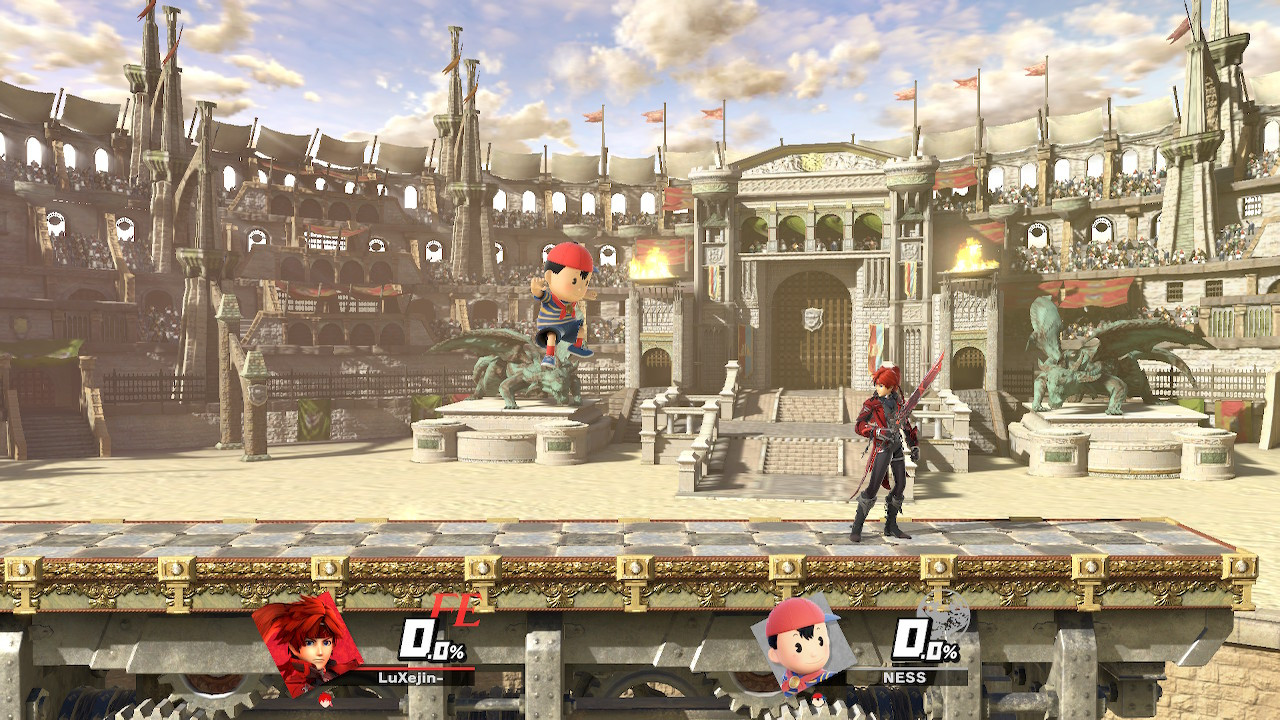Click Roy's 0.0% damage counter

(431, 641)
